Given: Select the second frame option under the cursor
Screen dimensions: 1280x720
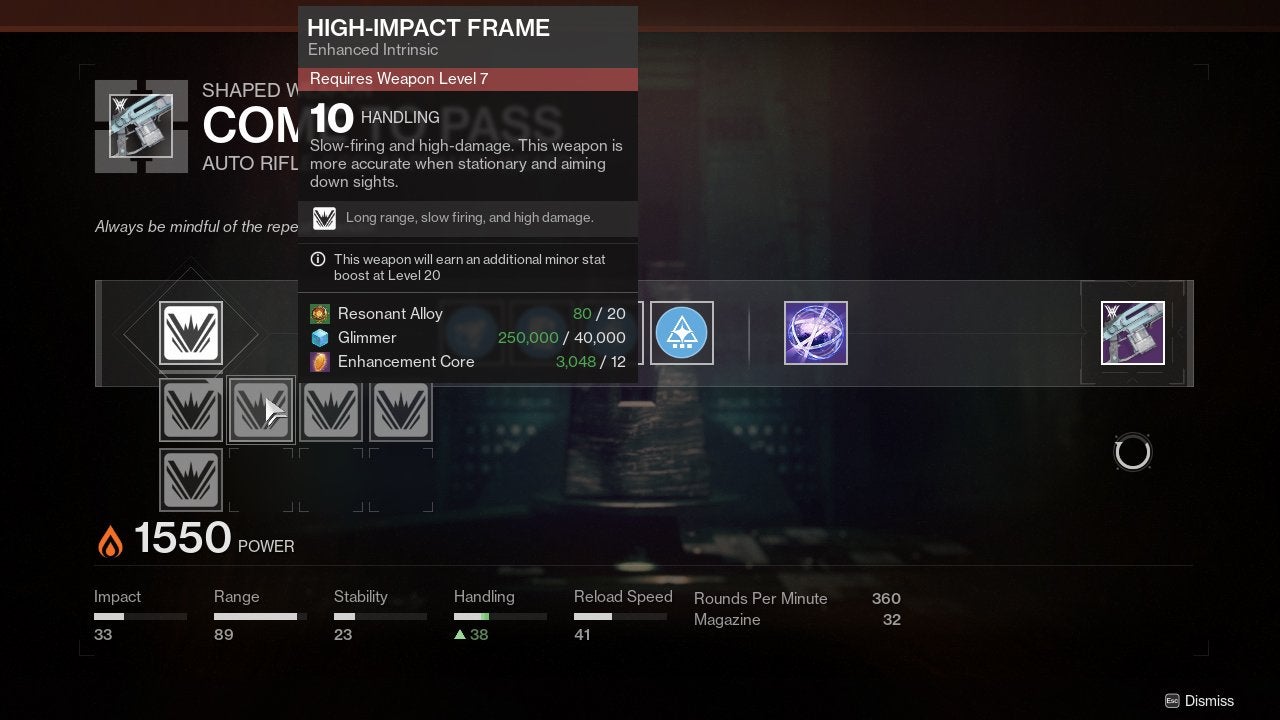Looking at the screenshot, I should [x=261, y=410].
